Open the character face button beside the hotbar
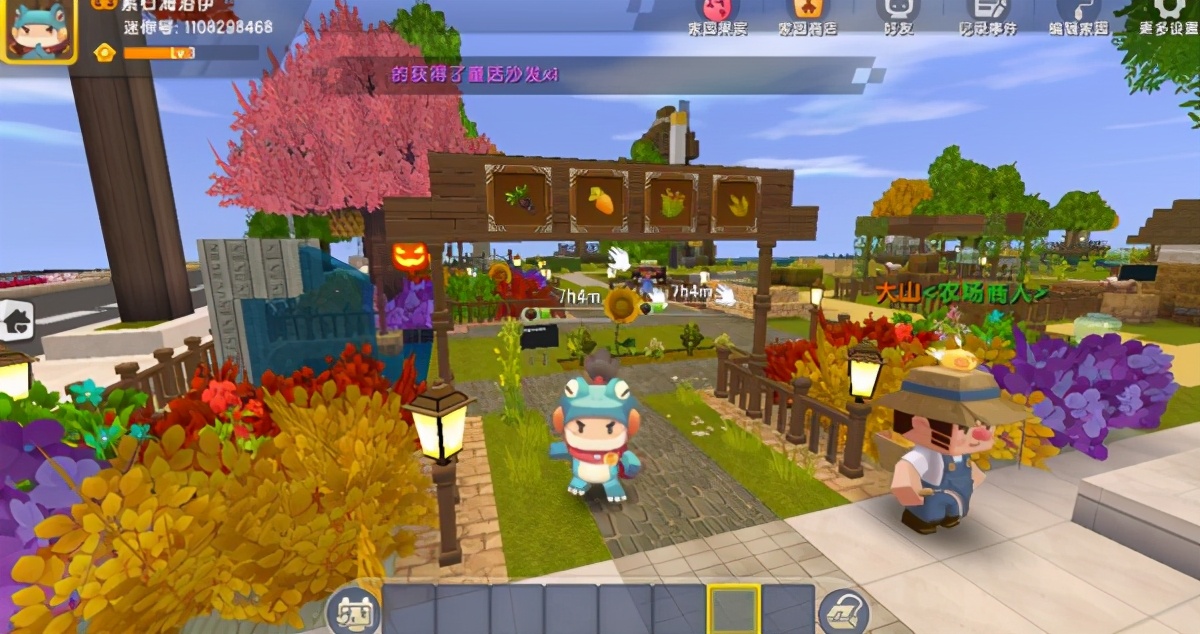The height and width of the screenshot is (634, 1200). coord(354,611)
